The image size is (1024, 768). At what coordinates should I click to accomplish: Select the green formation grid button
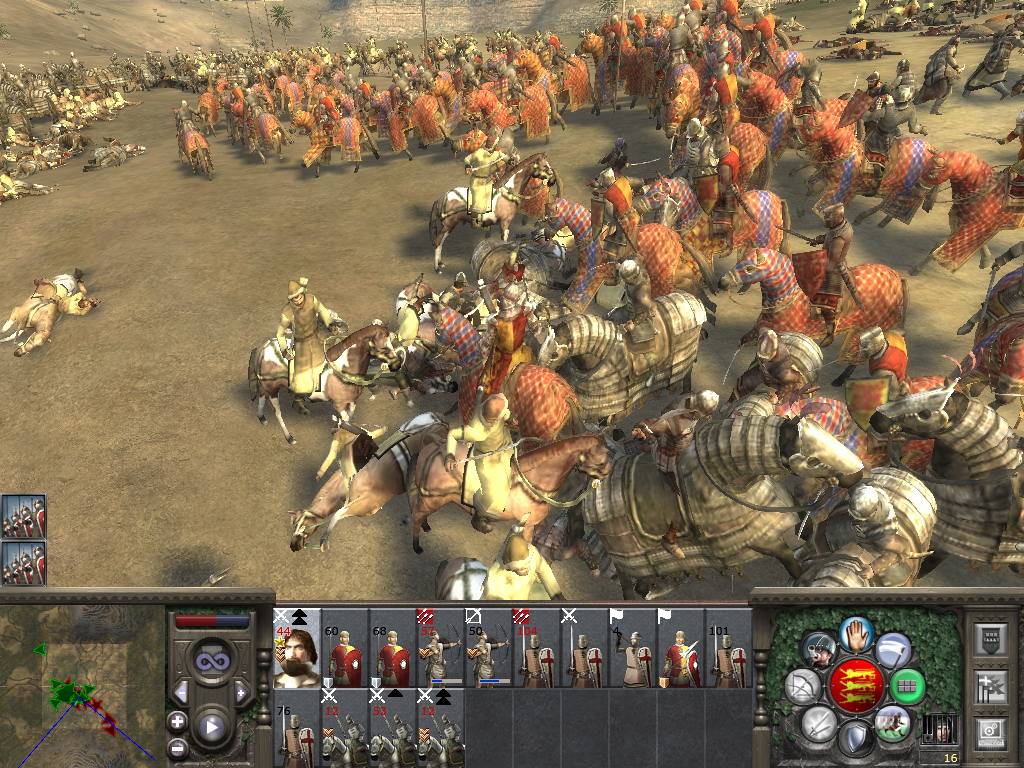coord(908,687)
